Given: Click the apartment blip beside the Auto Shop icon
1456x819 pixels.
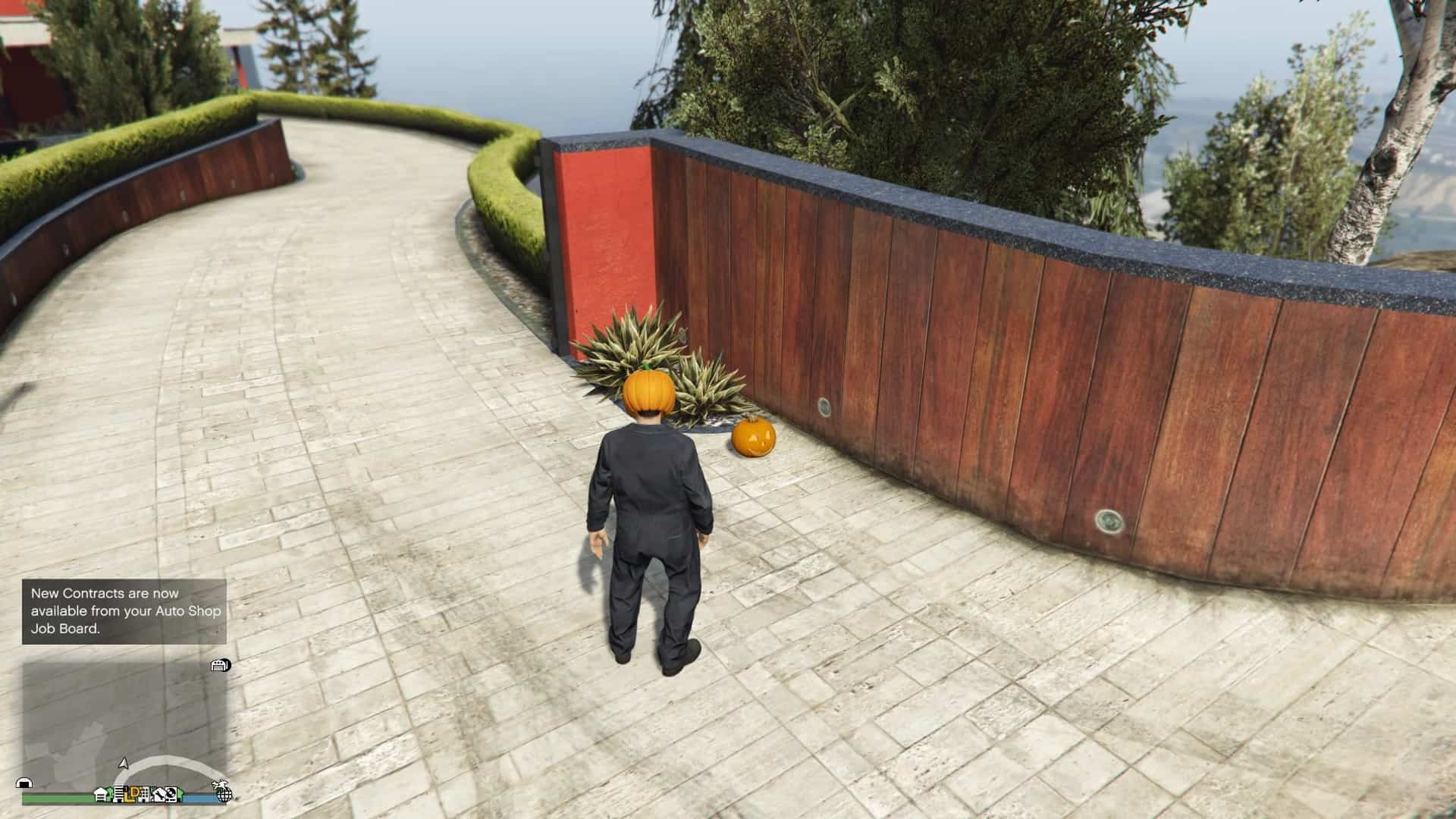Looking at the screenshot, I should [x=144, y=795].
